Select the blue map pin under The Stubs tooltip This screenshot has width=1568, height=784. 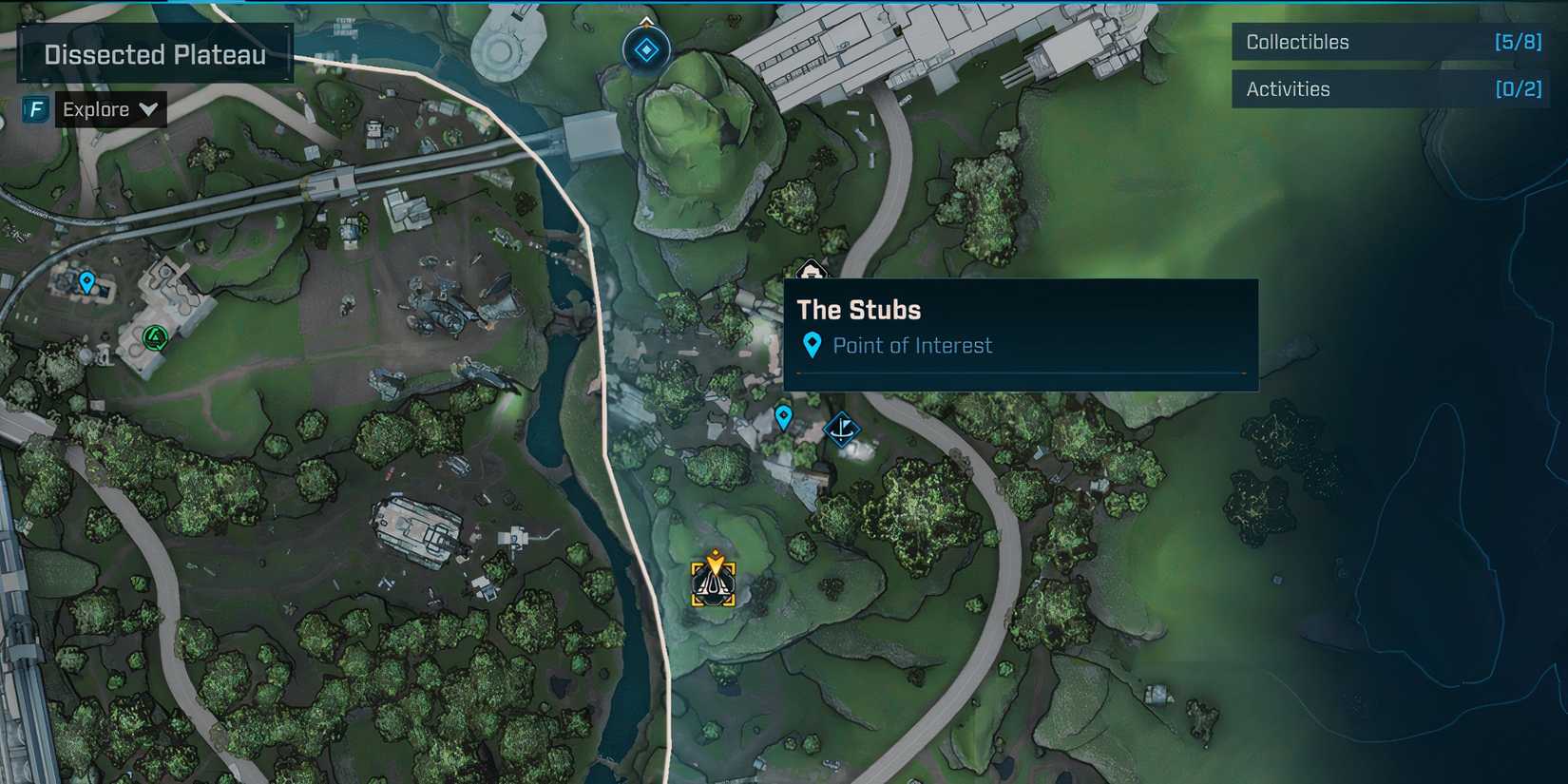pyautogui.click(x=783, y=415)
